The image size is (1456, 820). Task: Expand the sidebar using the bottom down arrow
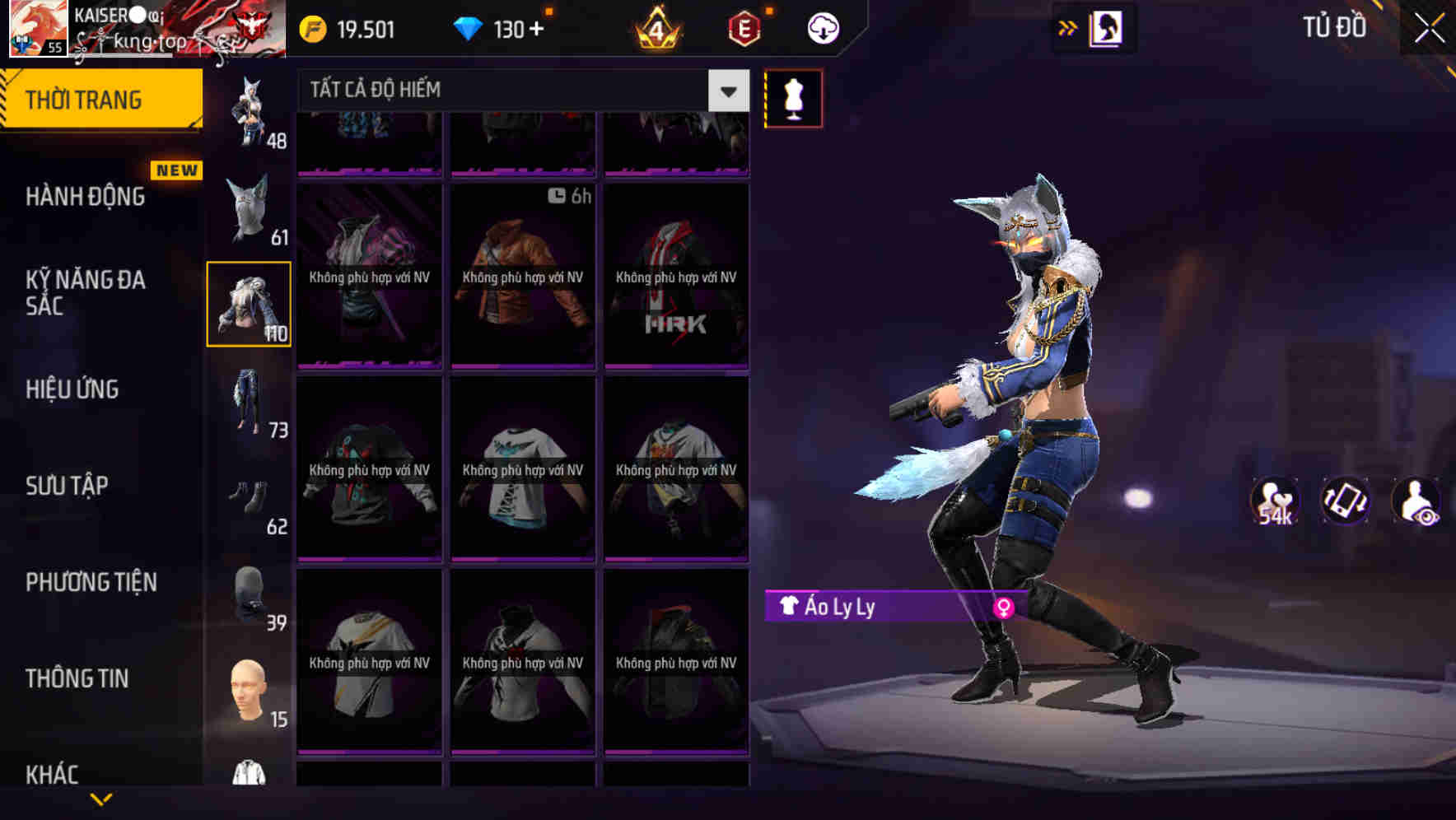pyautogui.click(x=100, y=799)
